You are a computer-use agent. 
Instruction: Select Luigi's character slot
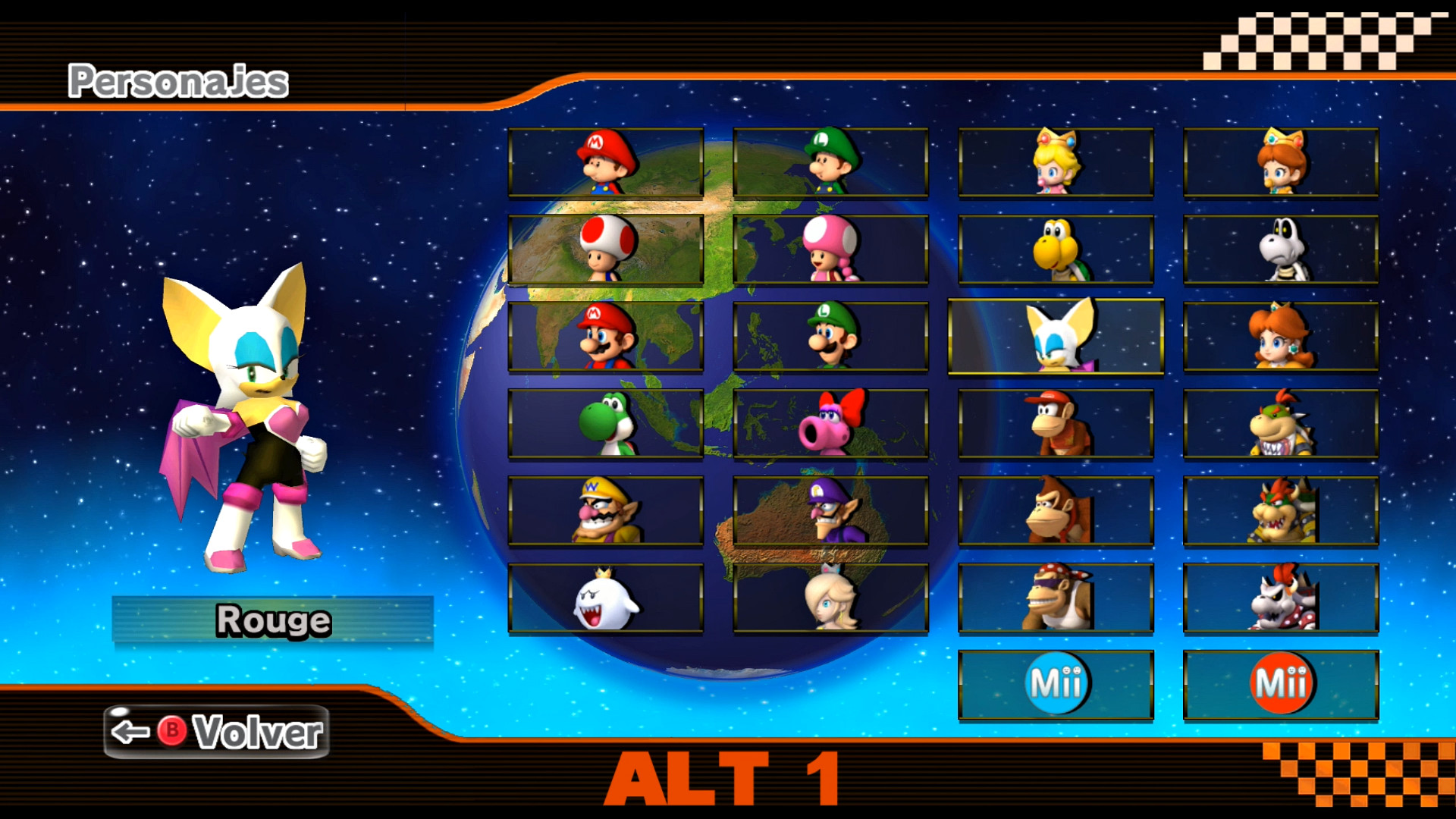830,336
